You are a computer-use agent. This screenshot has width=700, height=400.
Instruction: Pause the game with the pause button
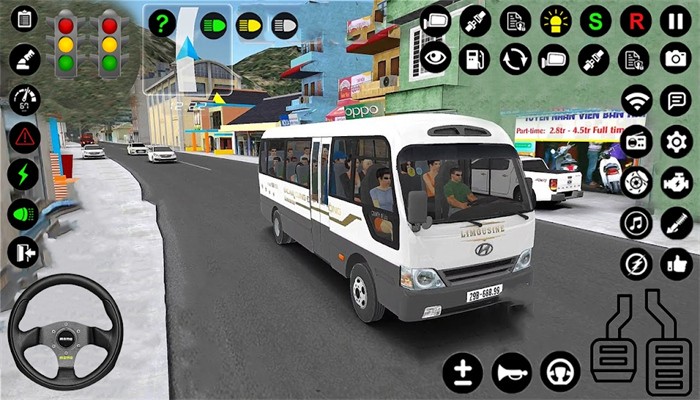point(676,20)
